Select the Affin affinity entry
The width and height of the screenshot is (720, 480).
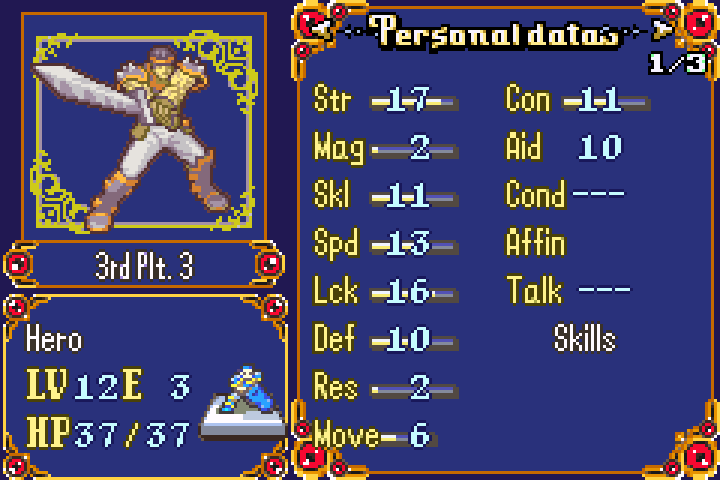pyautogui.click(x=536, y=243)
